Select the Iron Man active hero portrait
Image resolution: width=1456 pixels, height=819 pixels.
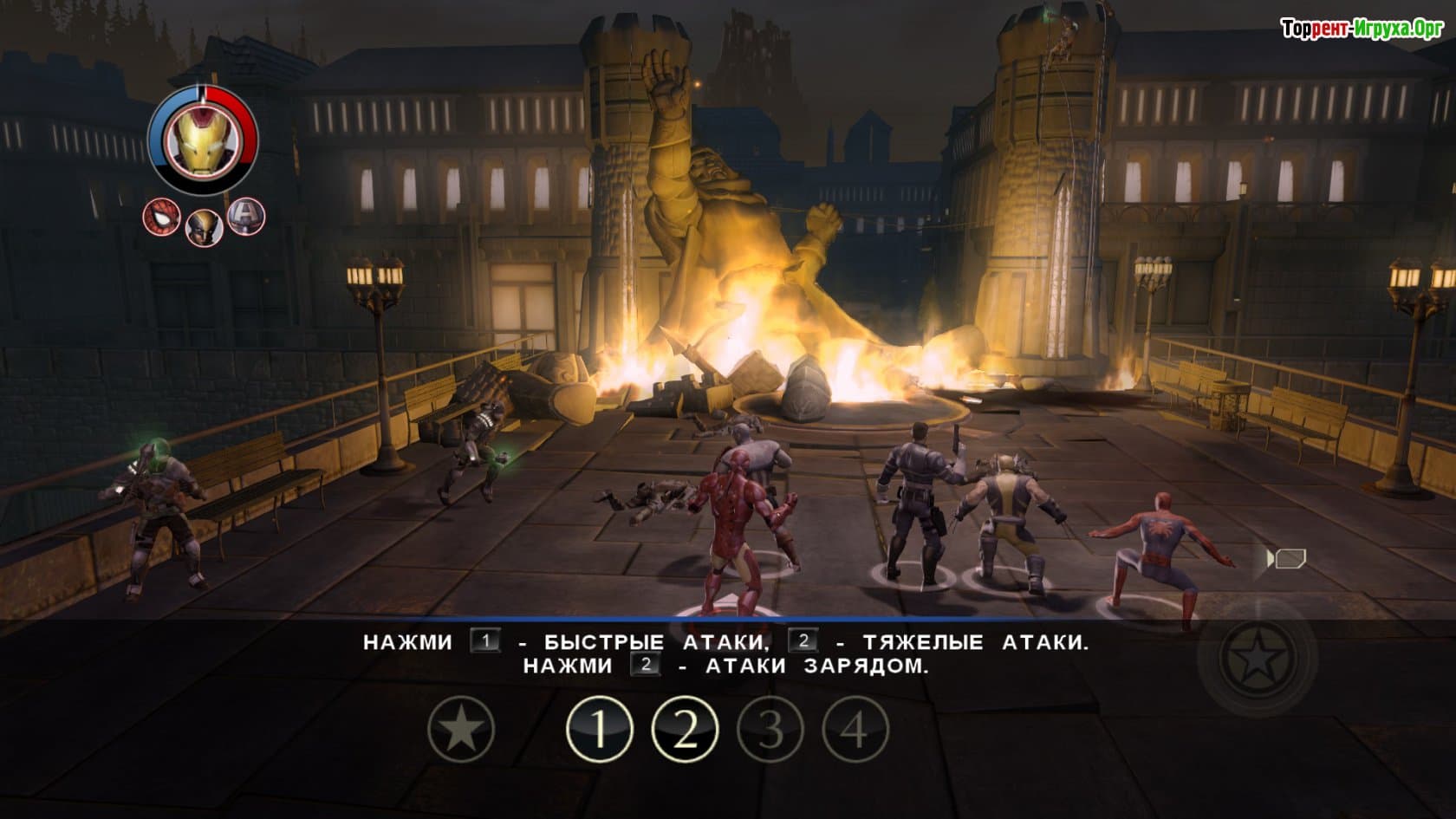click(x=202, y=140)
